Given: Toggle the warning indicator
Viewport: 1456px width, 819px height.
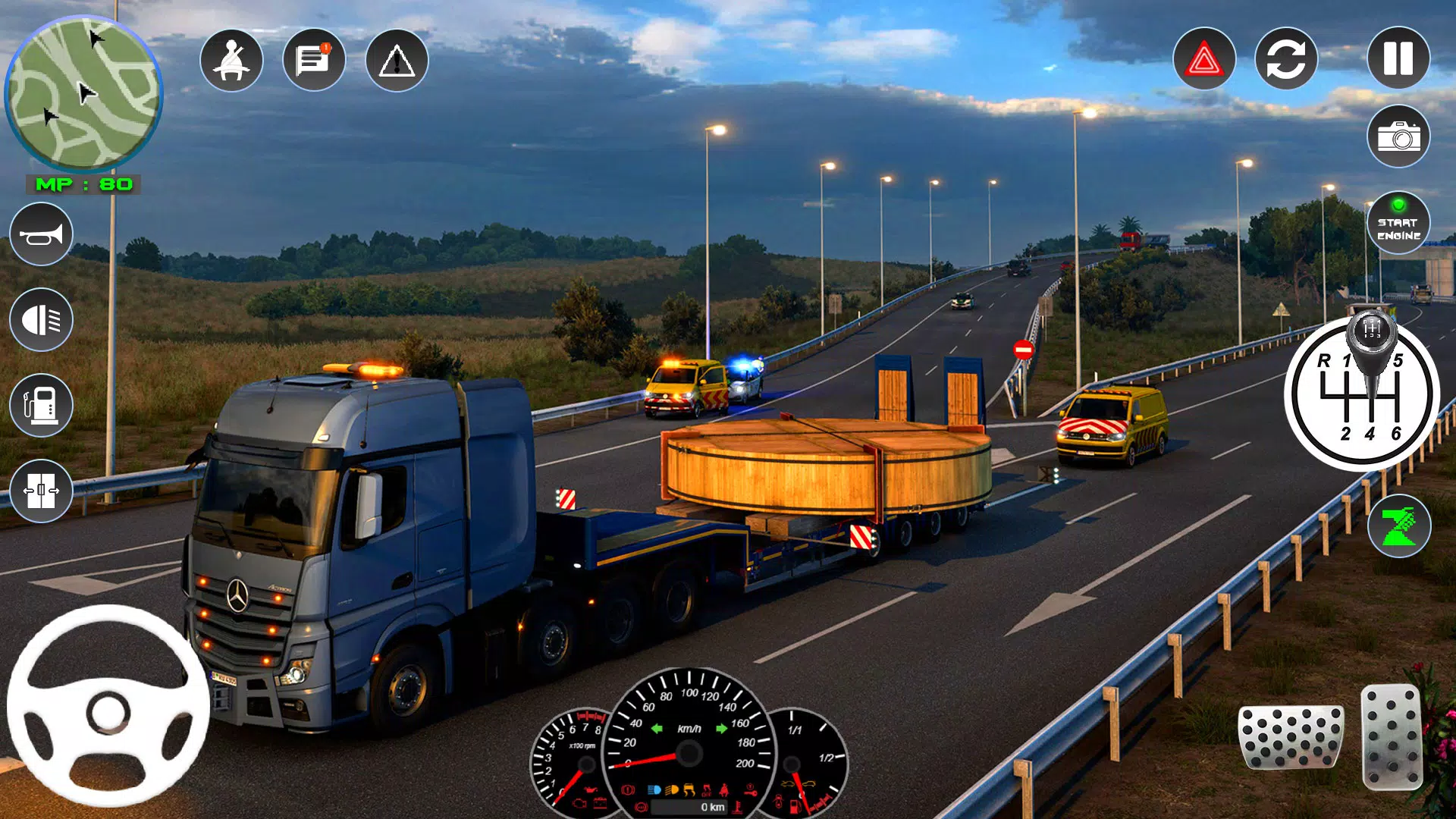Looking at the screenshot, I should pos(395,61).
